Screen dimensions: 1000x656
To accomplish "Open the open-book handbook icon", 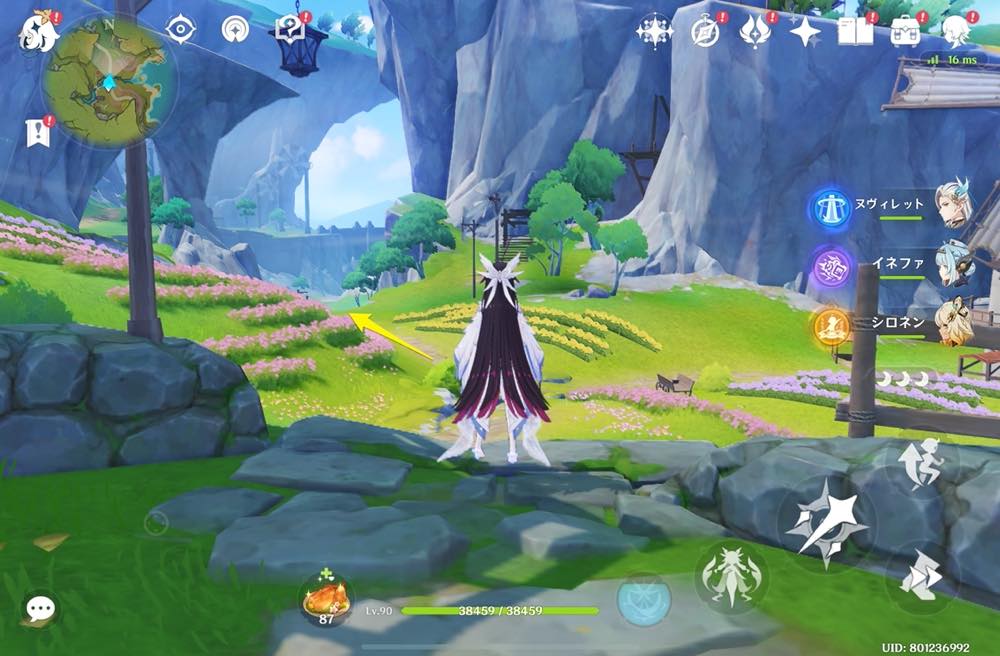I will (x=856, y=31).
